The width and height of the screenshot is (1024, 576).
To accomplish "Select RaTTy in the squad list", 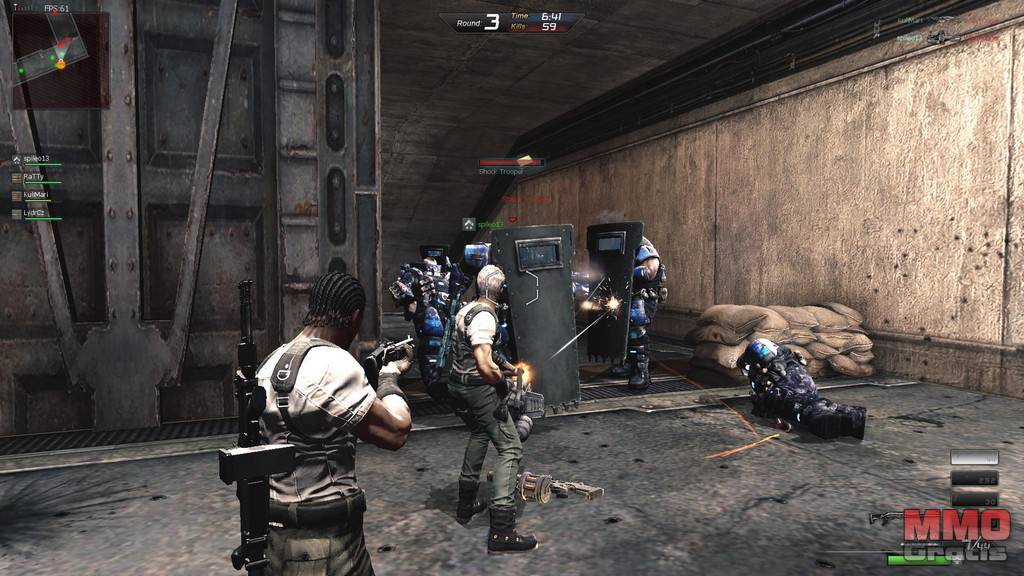I will [x=34, y=177].
